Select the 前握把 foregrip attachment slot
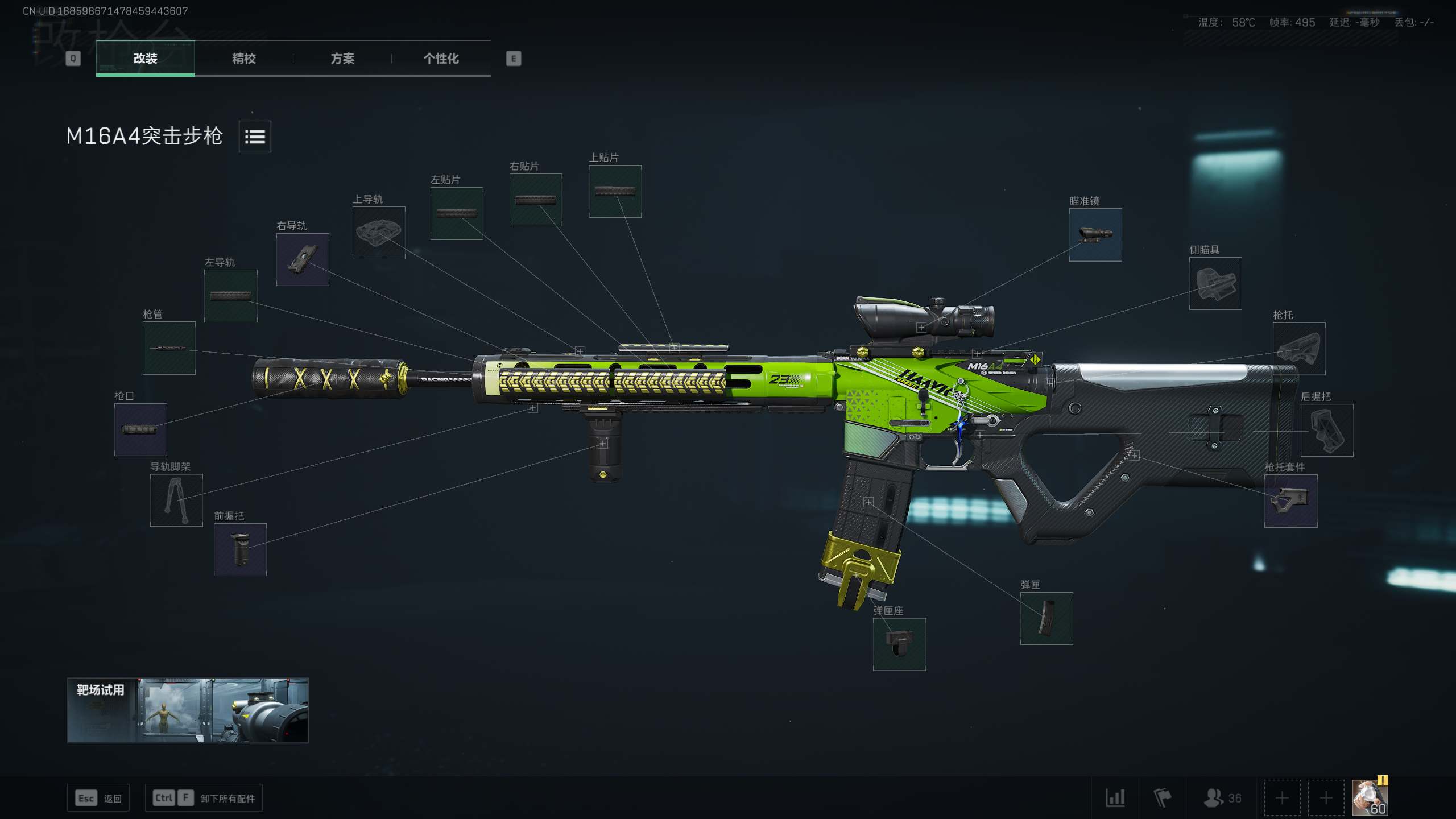1456x819 pixels. (x=241, y=551)
